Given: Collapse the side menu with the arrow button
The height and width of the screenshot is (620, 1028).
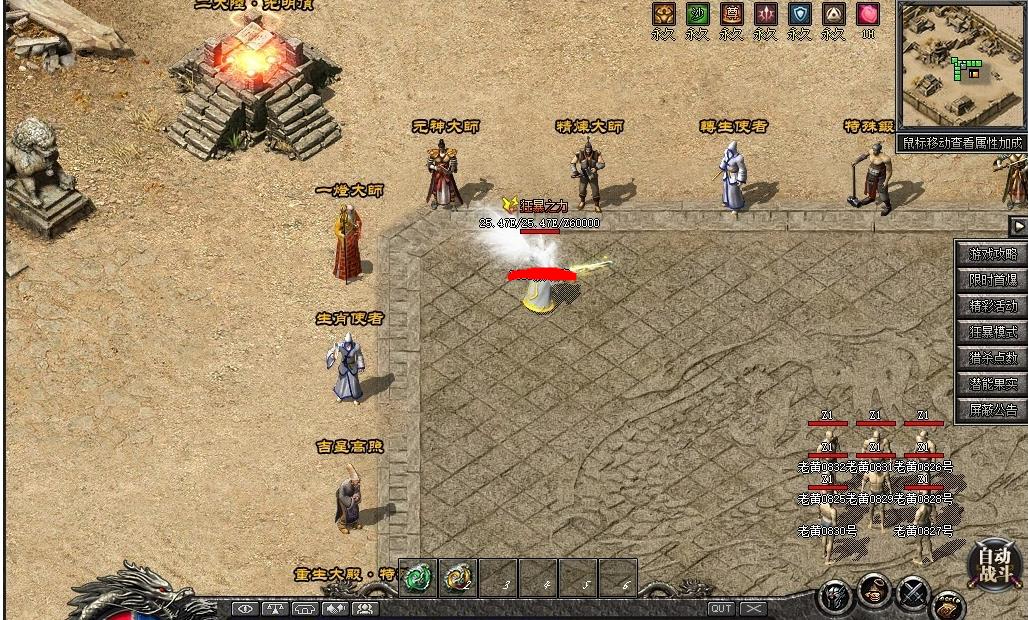Looking at the screenshot, I should pos(1018,226).
